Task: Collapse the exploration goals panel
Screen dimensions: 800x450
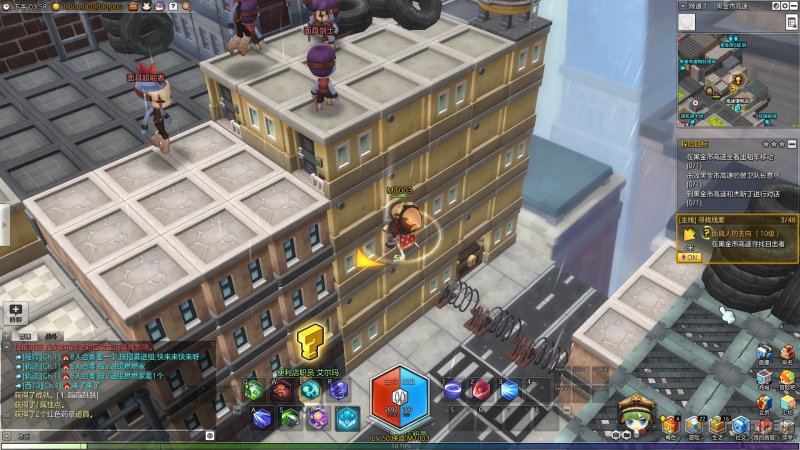Action: click(x=791, y=144)
